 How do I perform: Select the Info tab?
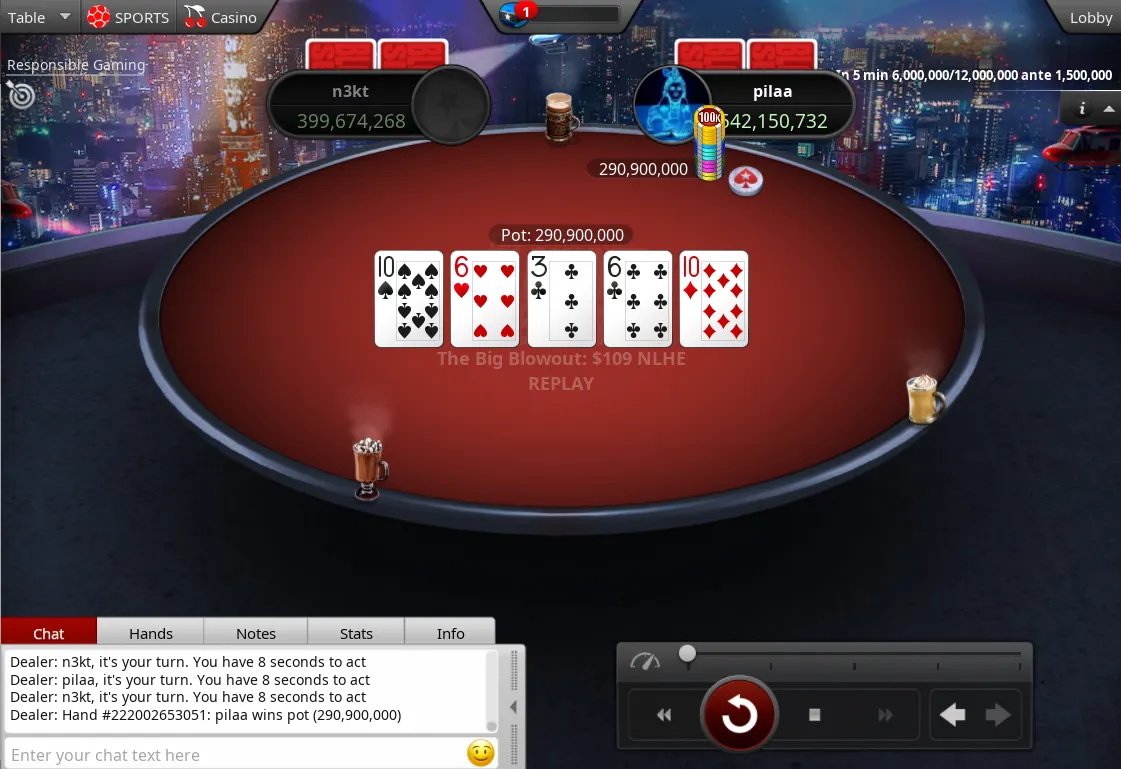tap(450, 633)
